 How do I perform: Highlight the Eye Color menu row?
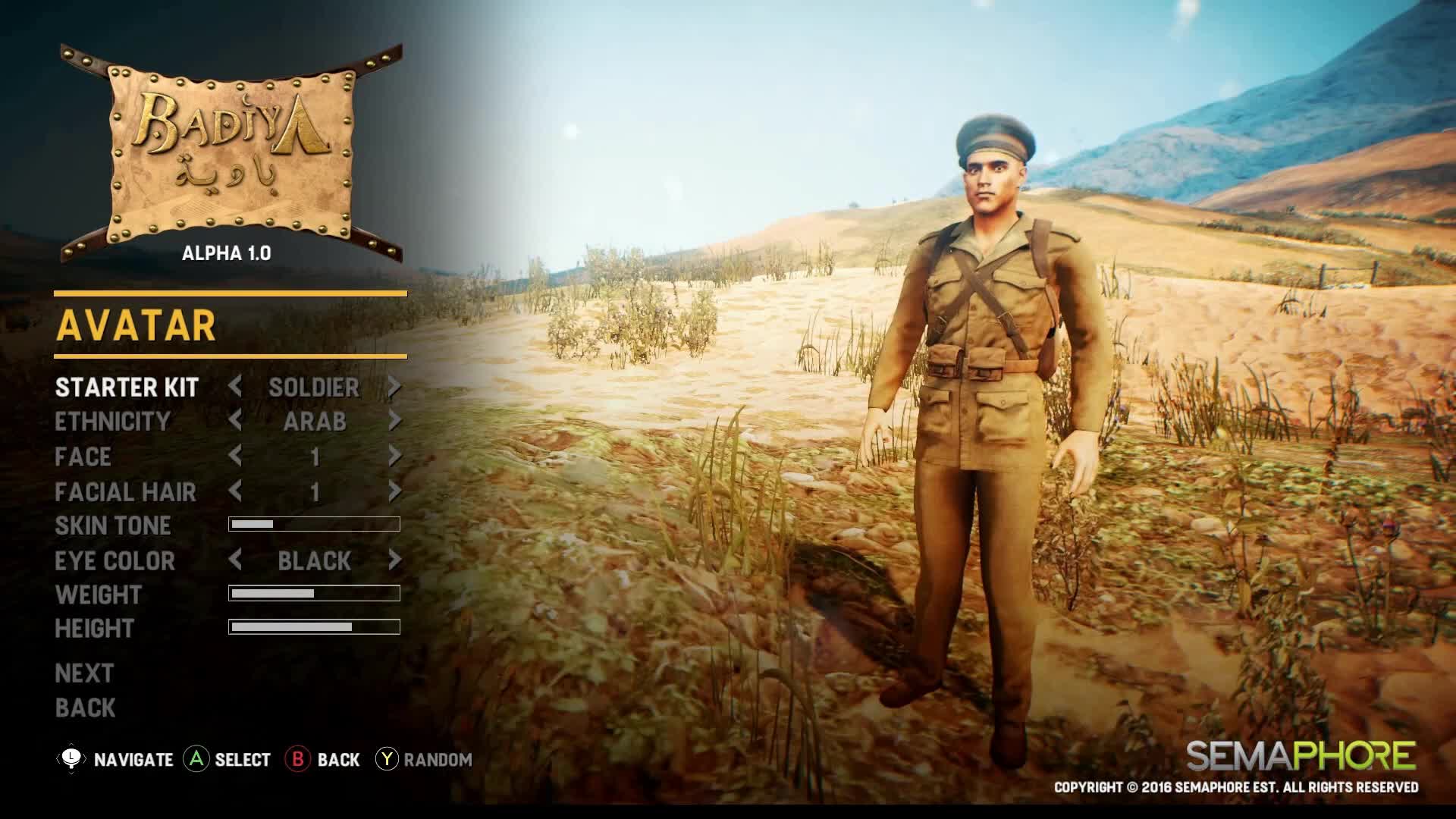point(115,561)
